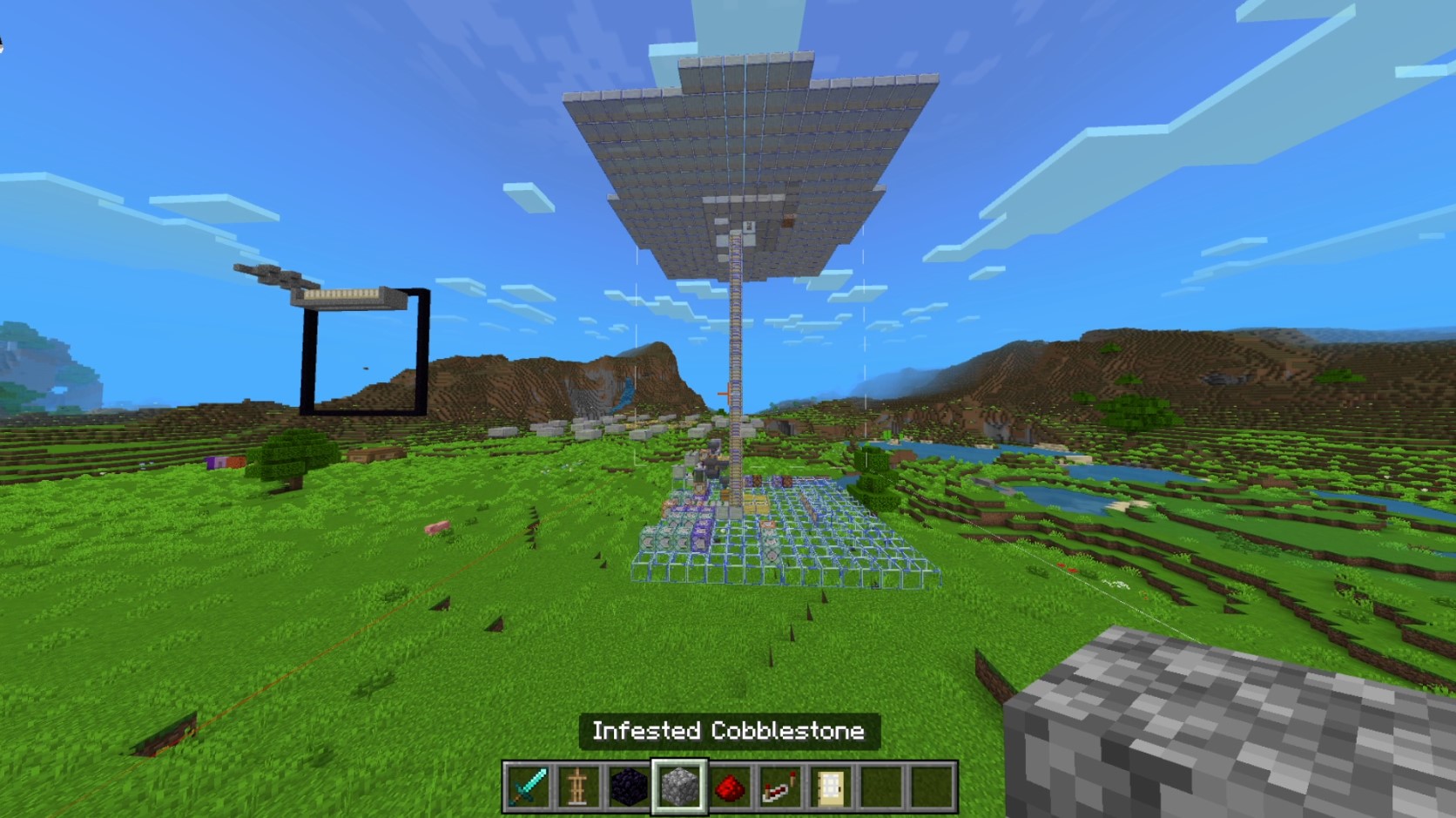1456x818 pixels.
Task: Pick the redstone dust hotbar slot
Action: click(x=730, y=787)
